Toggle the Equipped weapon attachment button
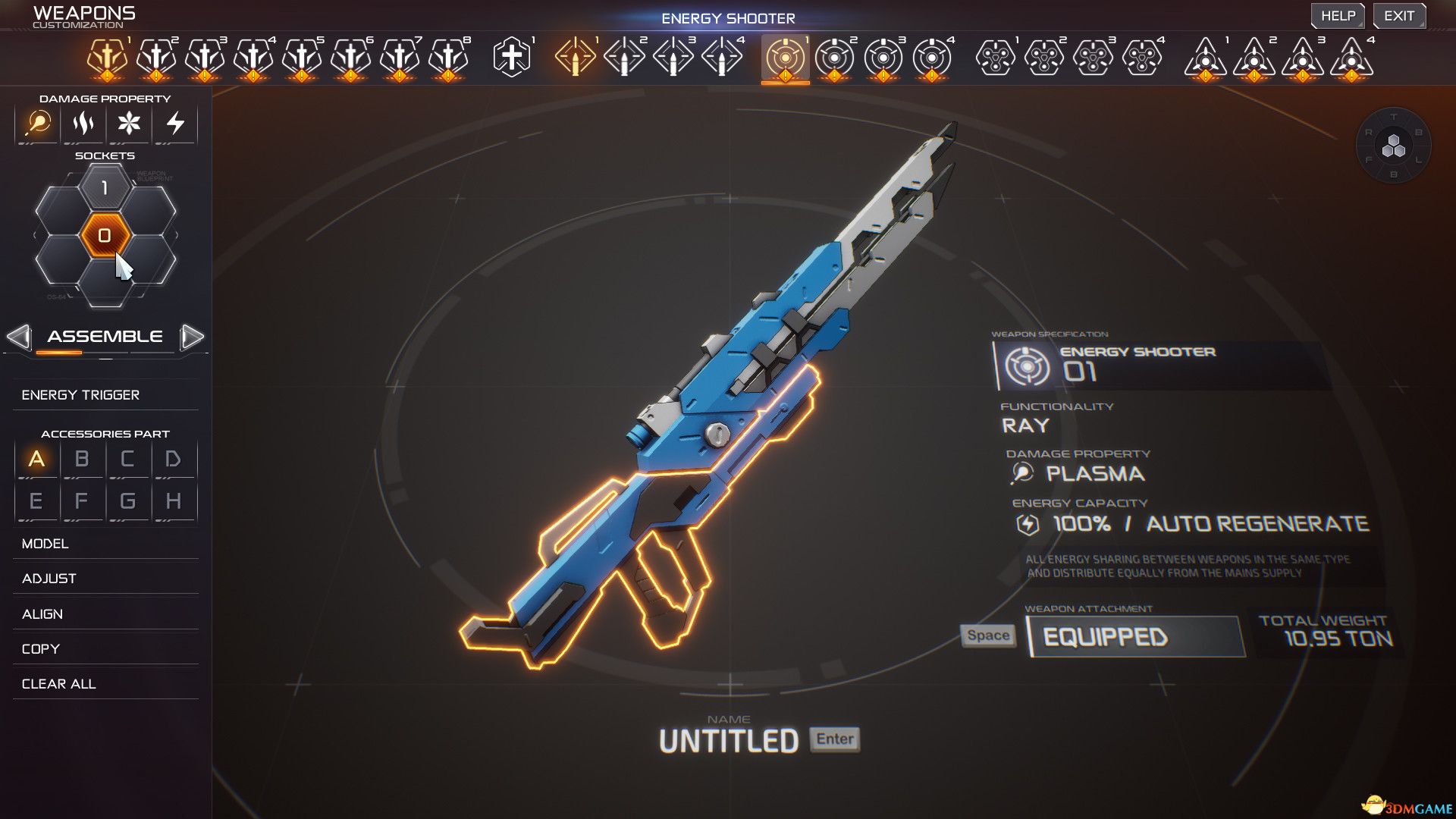 [1134, 637]
